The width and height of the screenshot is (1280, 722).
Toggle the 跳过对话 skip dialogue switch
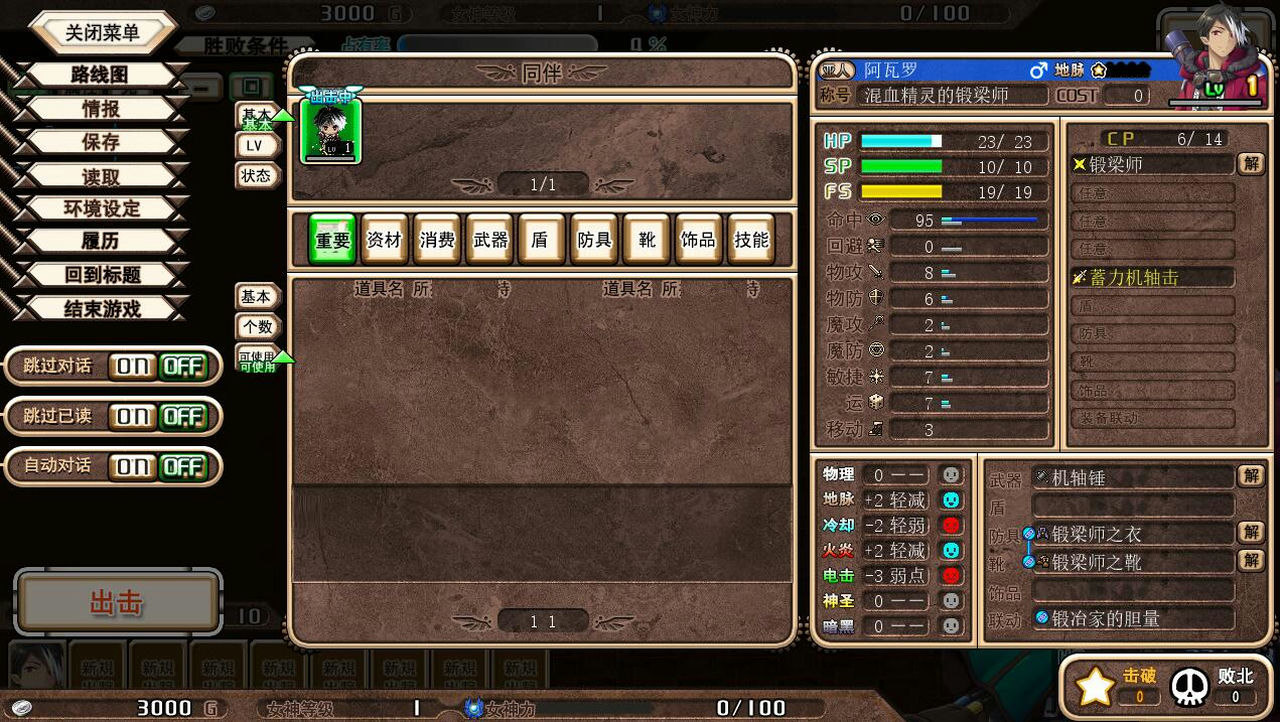(x=159, y=367)
